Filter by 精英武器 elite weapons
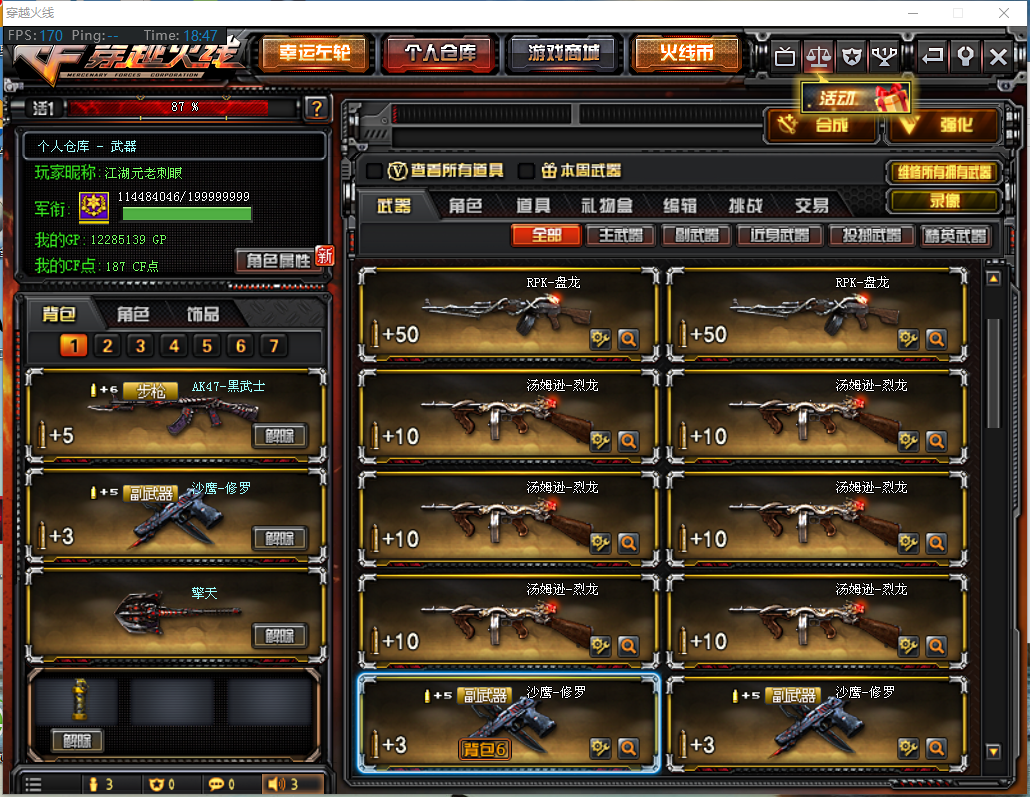1030x797 pixels. coord(956,236)
